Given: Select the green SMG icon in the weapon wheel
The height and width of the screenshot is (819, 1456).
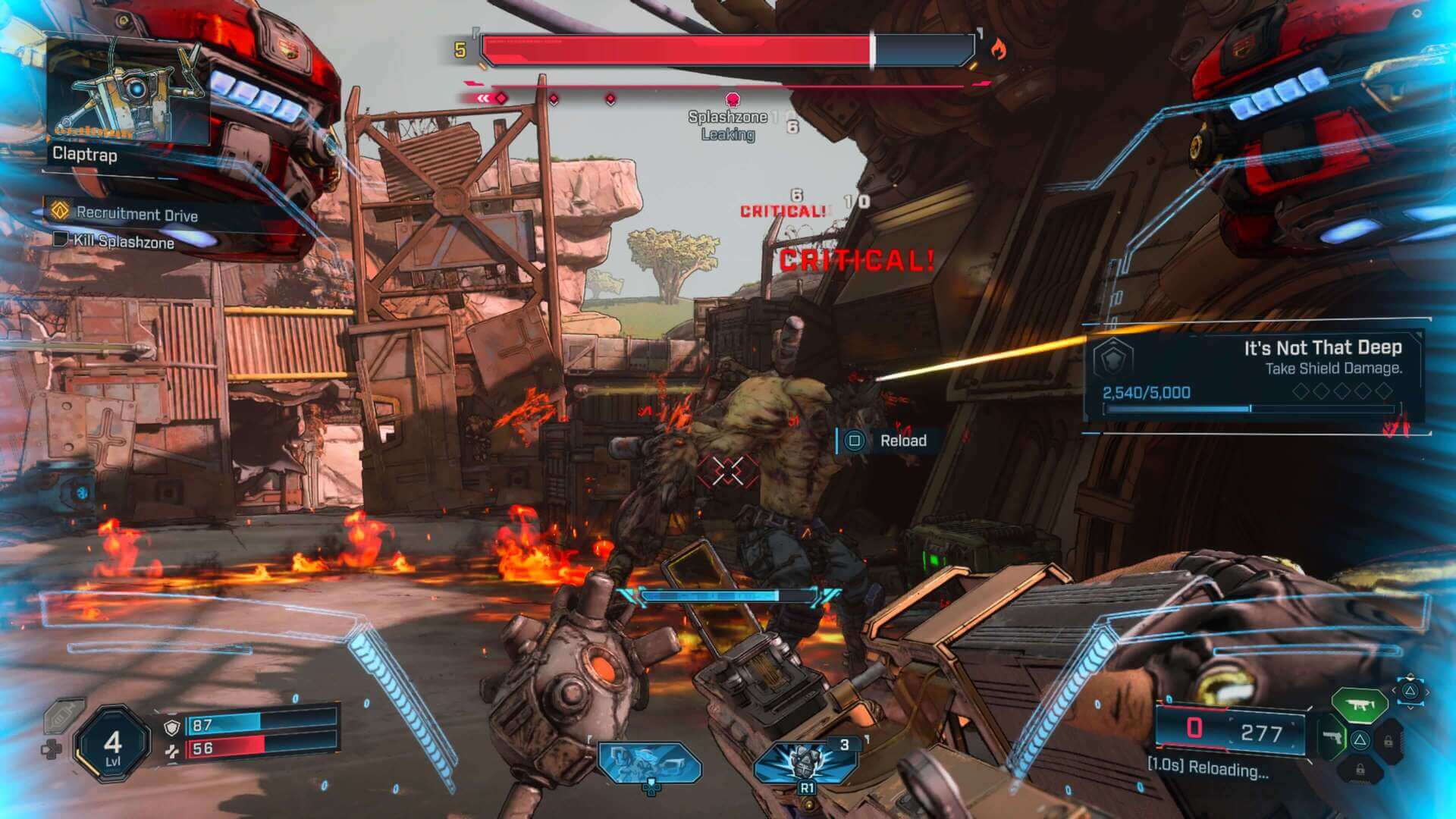Looking at the screenshot, I should coord(1358,703).
